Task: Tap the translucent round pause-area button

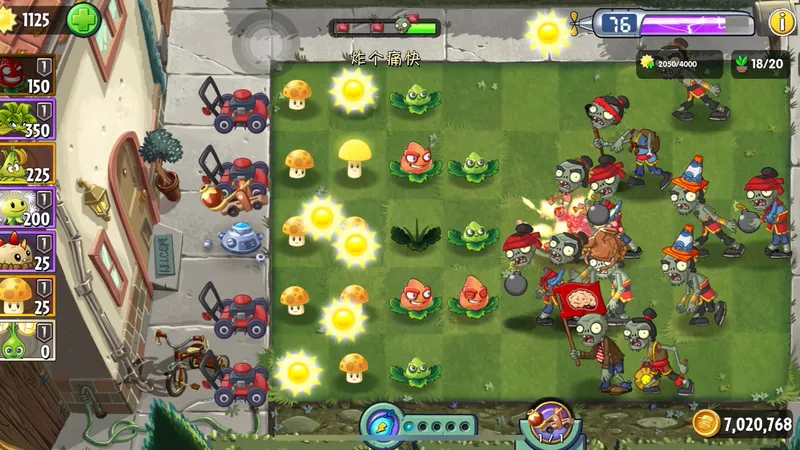Action: [265, 43]
